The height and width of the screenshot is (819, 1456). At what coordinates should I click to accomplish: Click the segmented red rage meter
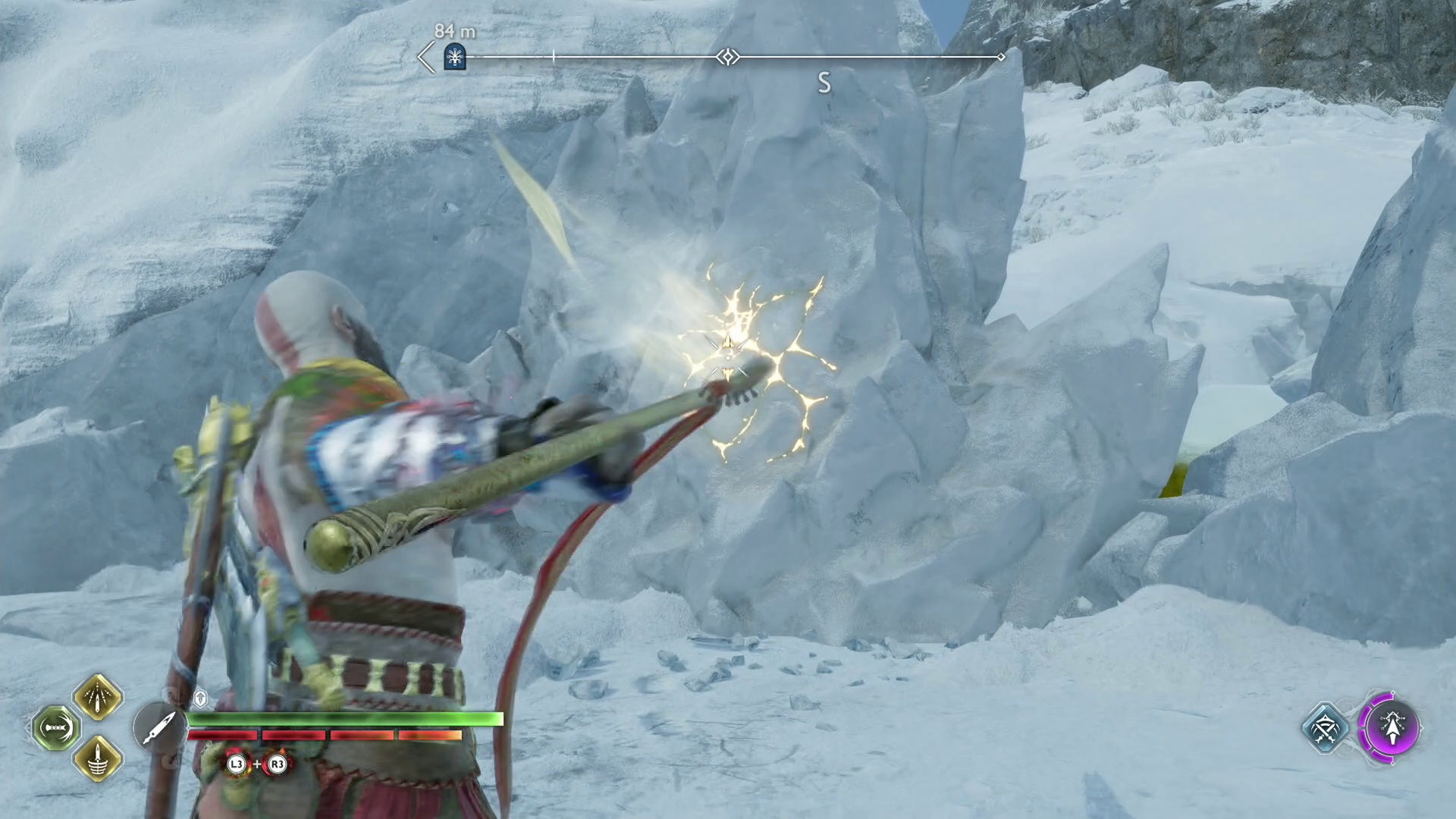(326, 735)
